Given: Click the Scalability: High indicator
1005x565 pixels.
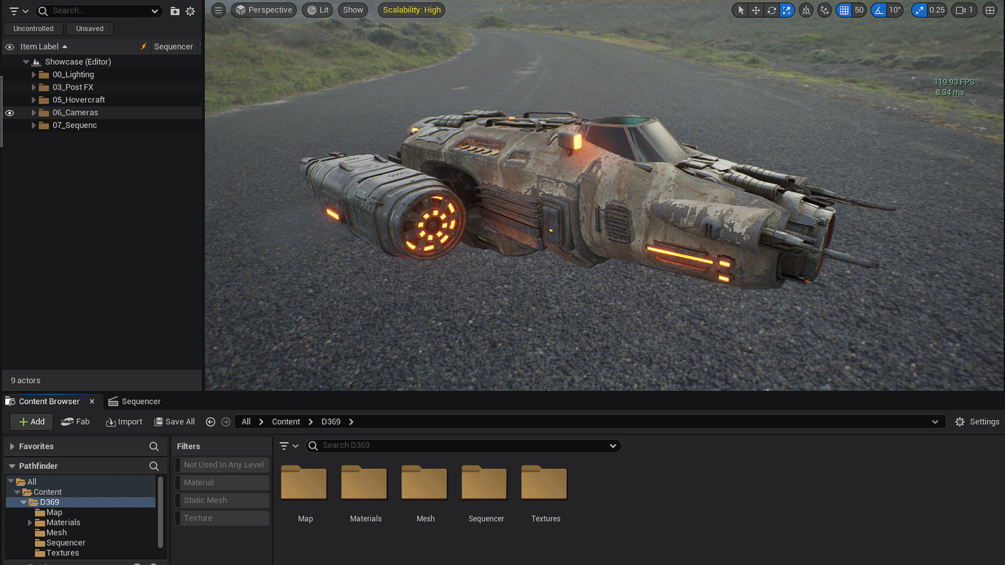Looking at the screenshot, I should (411, 10).
